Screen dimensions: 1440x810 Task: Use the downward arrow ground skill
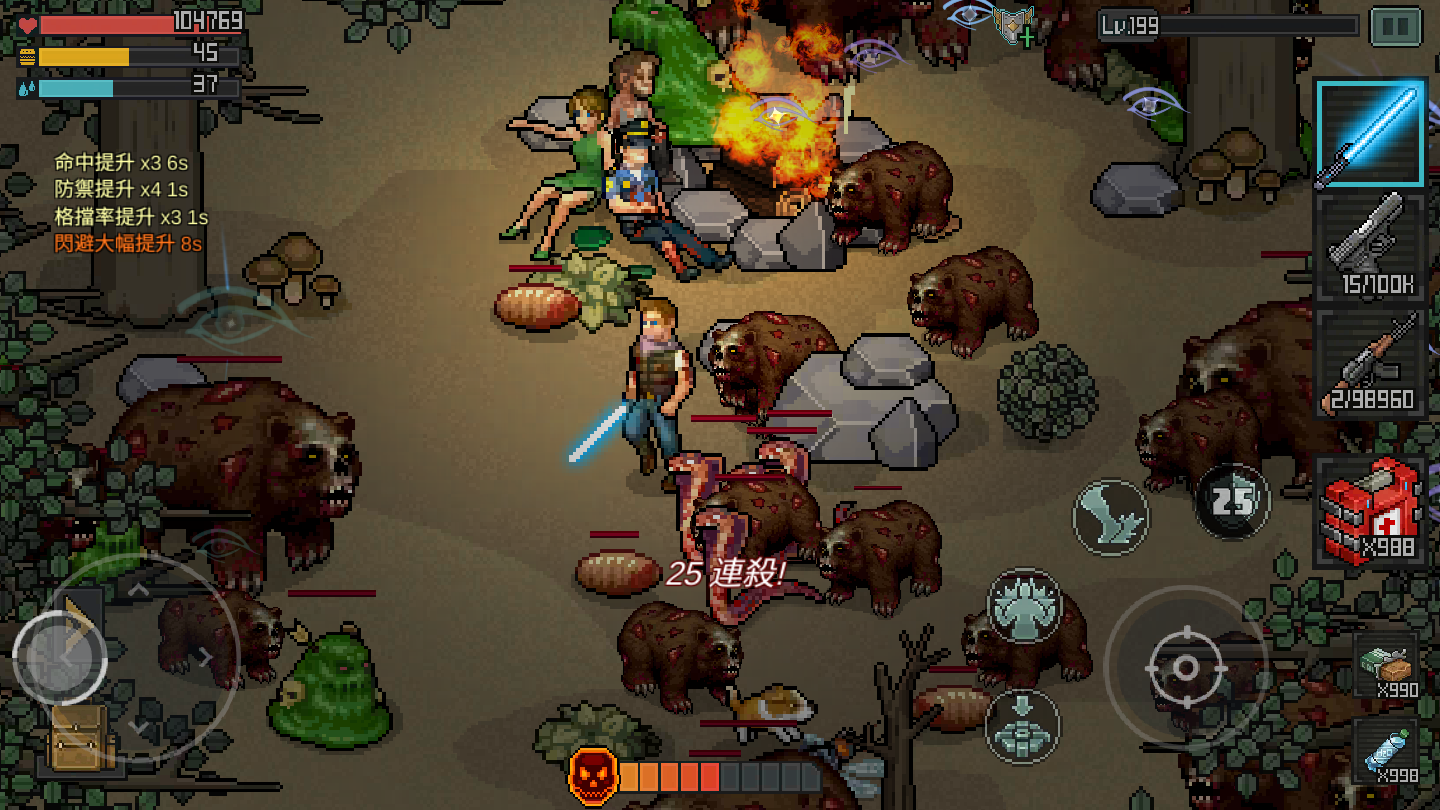(1023, 725)
